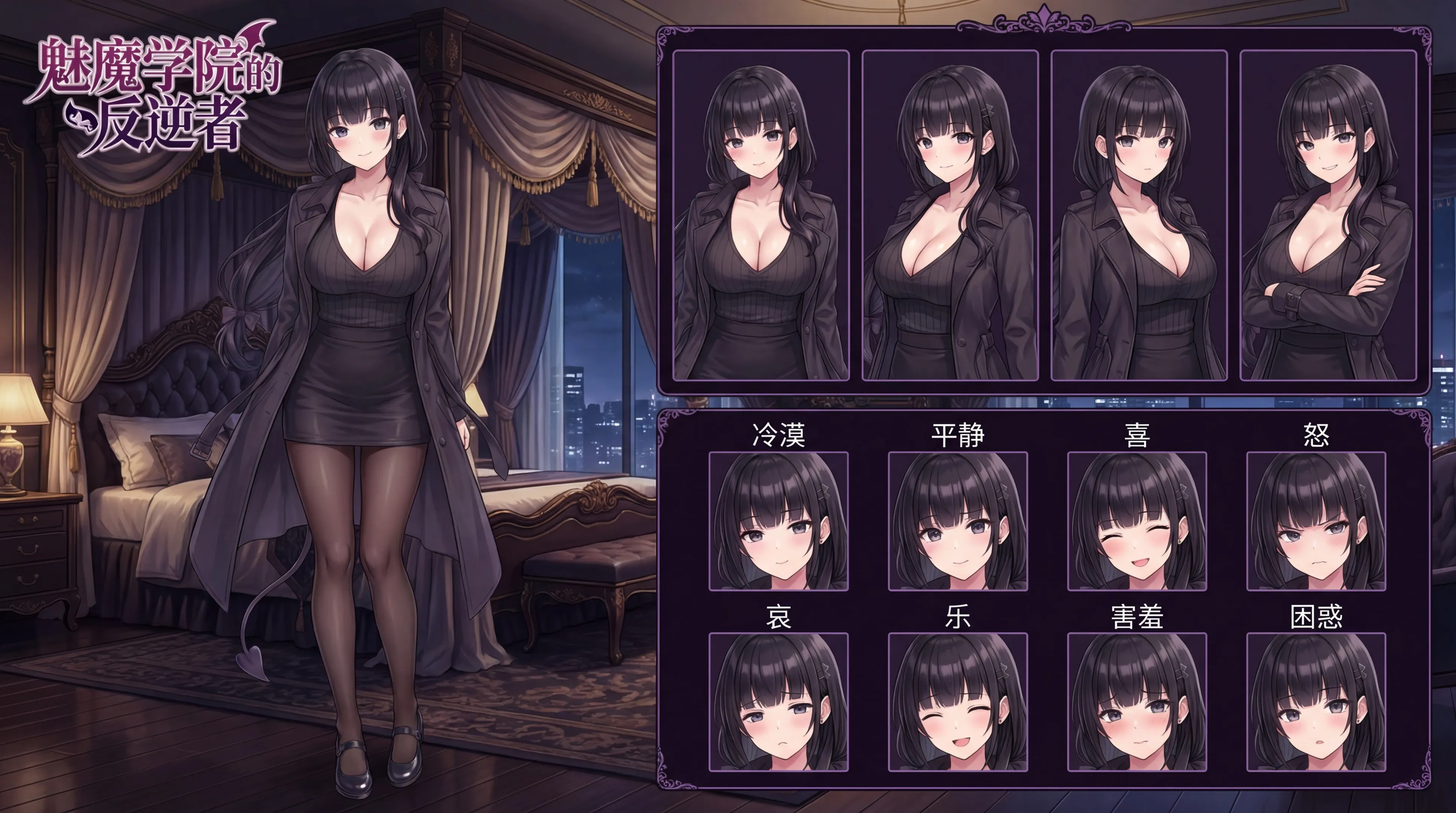Select the 冷漠 expression portrait
Screen dimensions: 1456x813
tap(778, 521)
